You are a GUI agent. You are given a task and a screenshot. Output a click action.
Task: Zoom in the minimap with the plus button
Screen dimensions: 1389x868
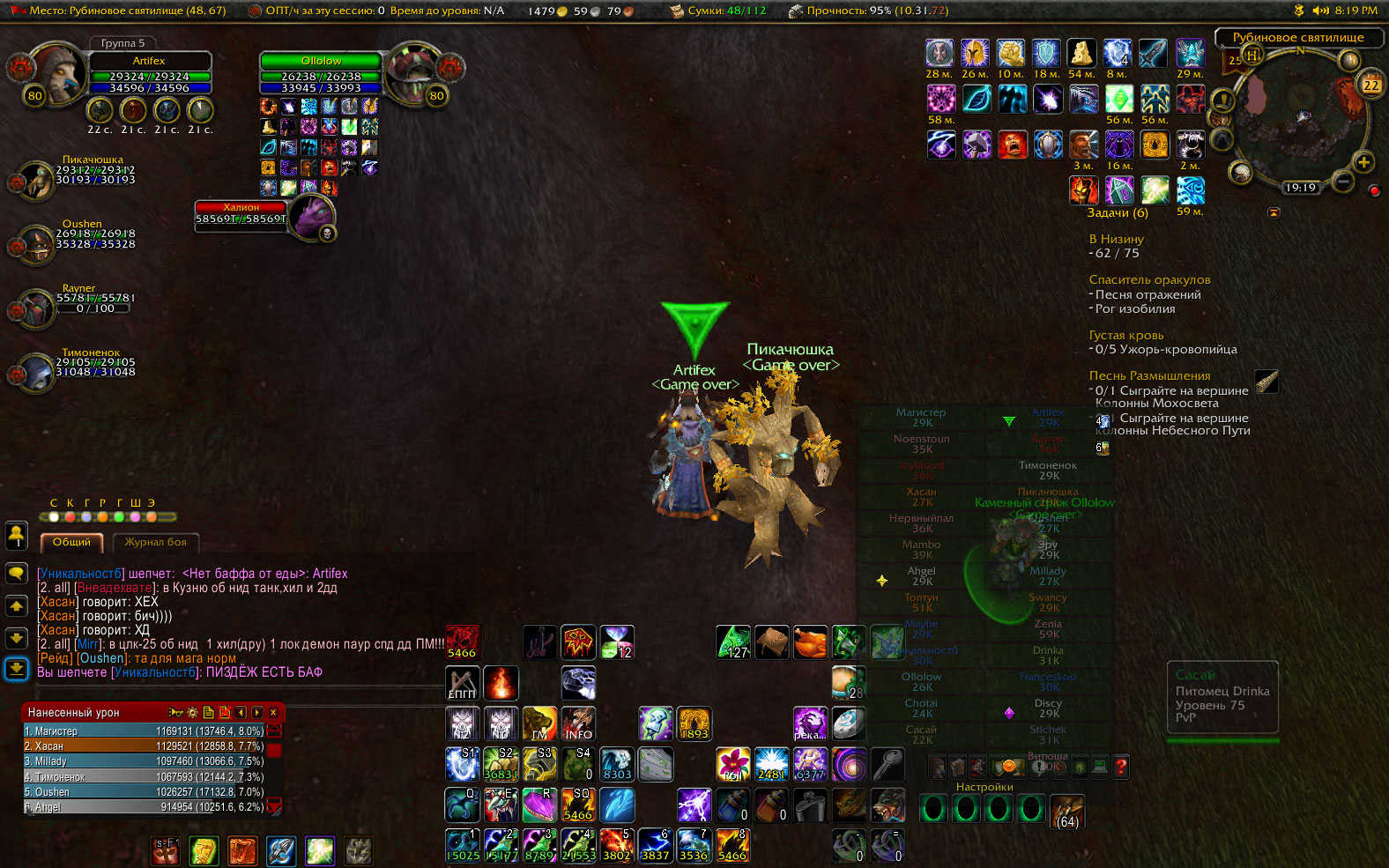tap(1363, 163)
